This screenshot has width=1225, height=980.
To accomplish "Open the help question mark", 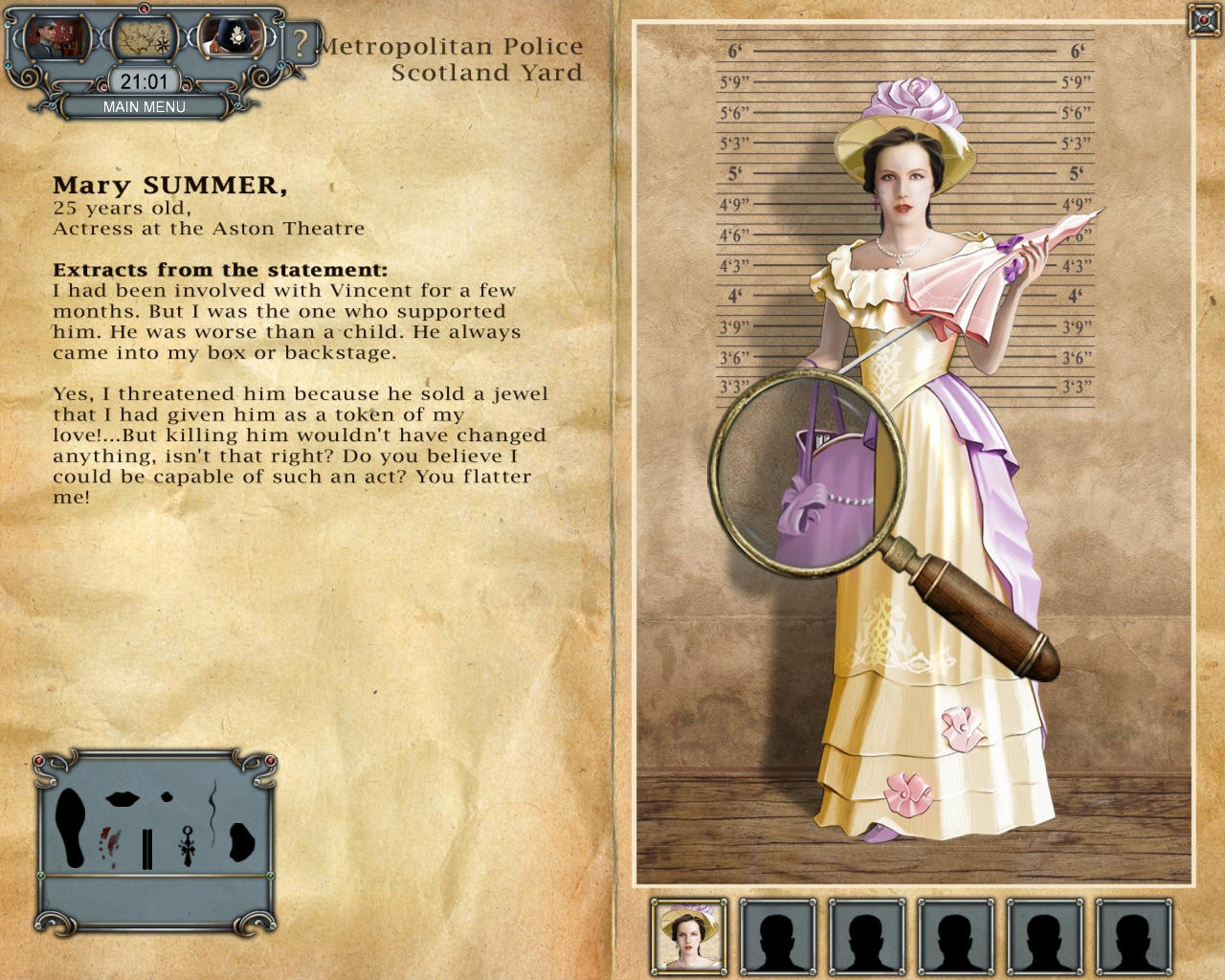I will [x=301, y=43].
